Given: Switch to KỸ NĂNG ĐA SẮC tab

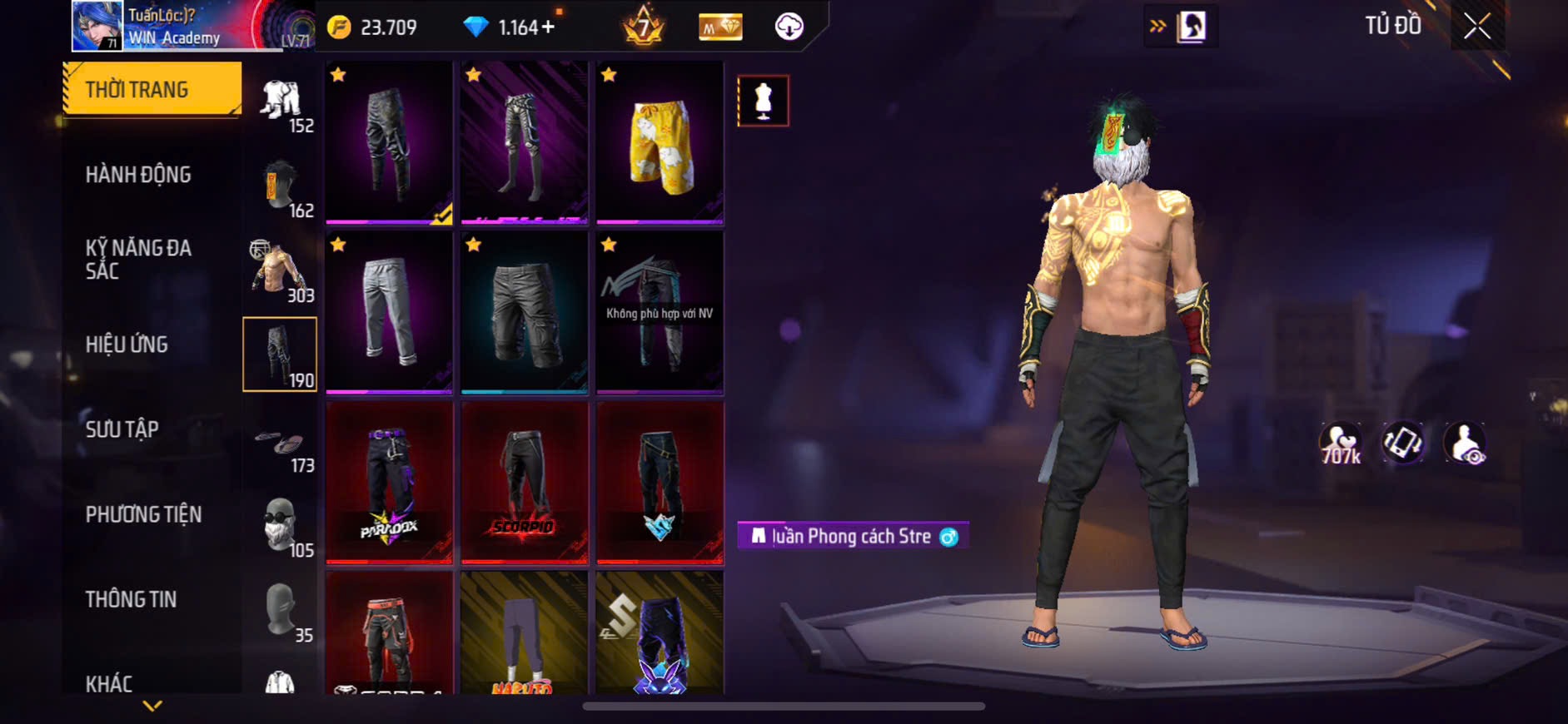Looking at the screenshot, I should point(139,259).
